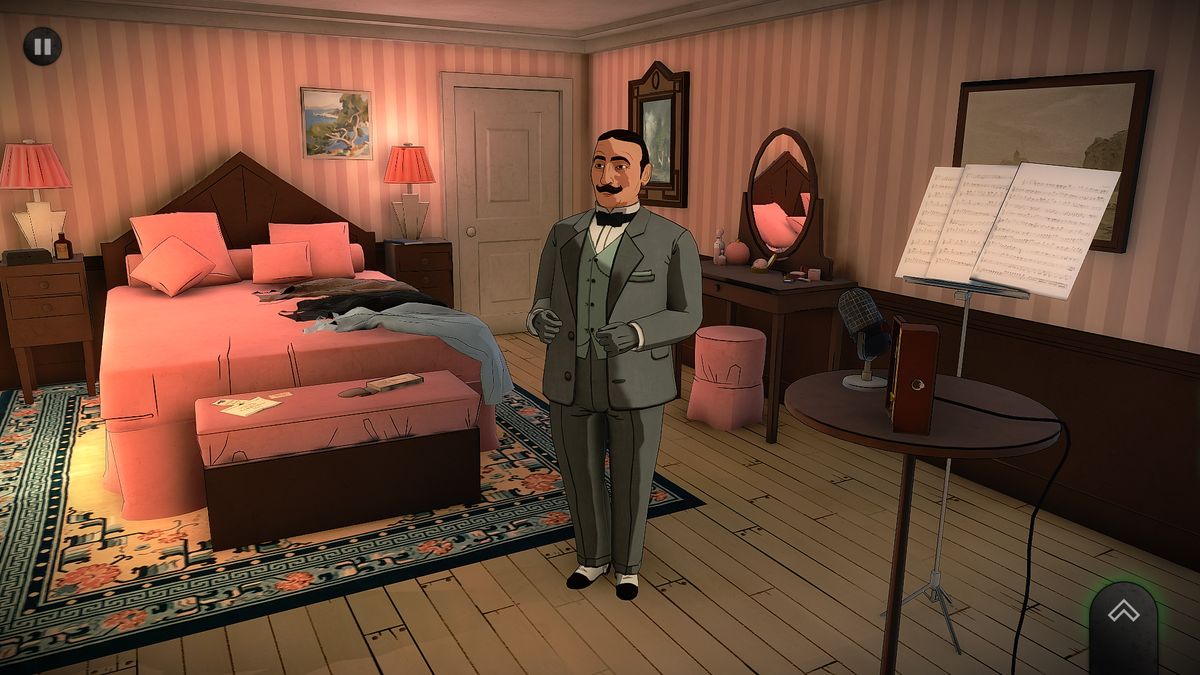
Task: Pause the game with the top-left button
Action: (42, 46)
